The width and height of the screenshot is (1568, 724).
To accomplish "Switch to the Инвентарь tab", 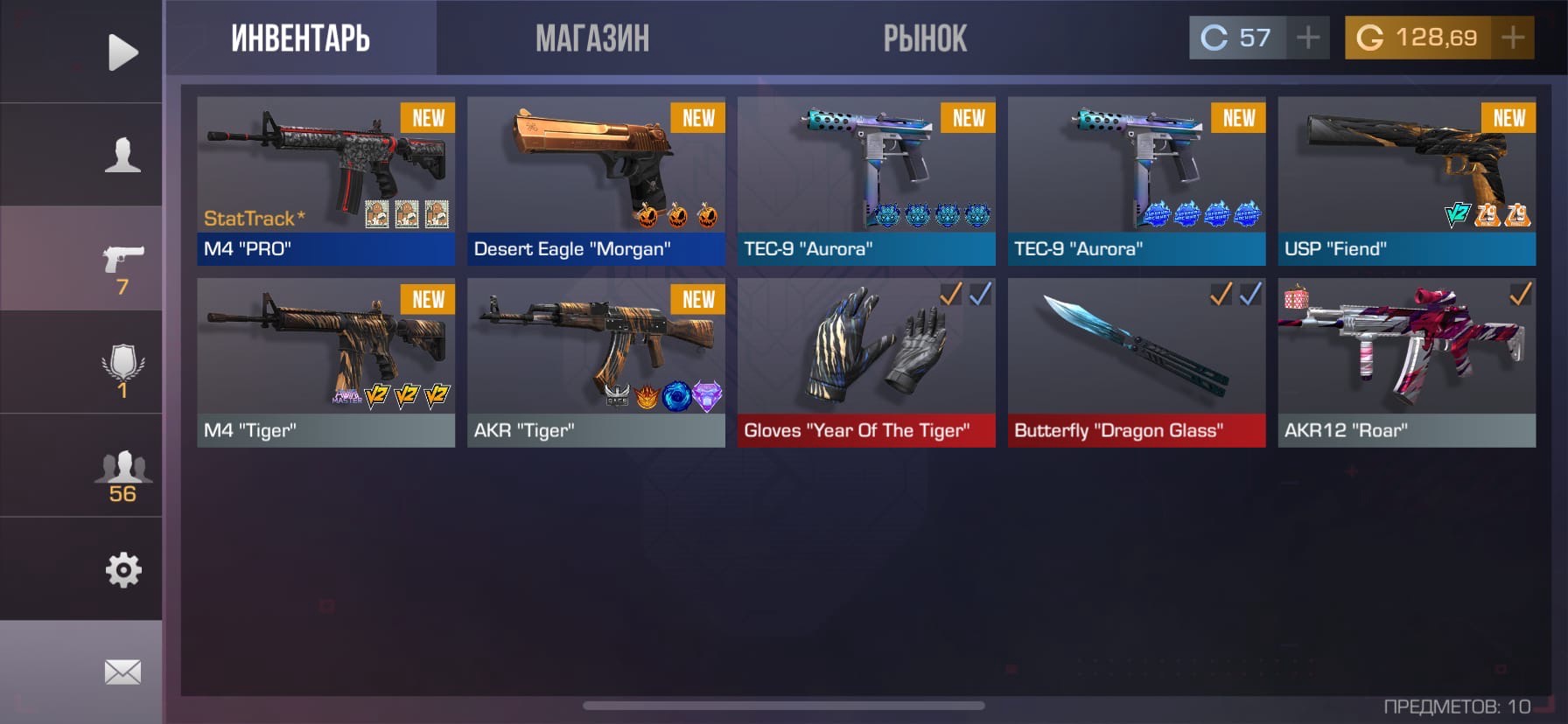I will point(300,38).
